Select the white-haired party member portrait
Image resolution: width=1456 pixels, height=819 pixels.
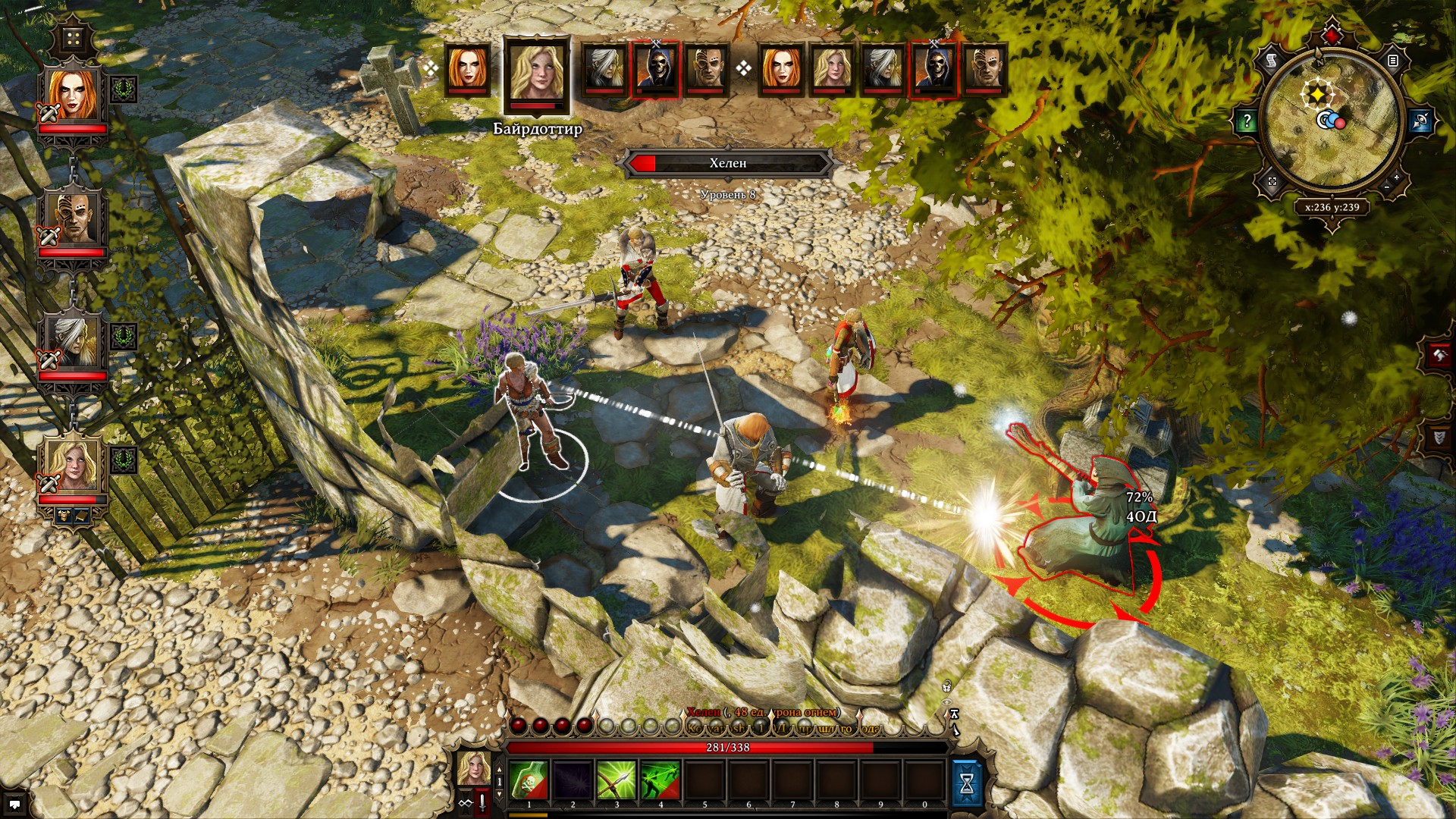click(73, 341)
